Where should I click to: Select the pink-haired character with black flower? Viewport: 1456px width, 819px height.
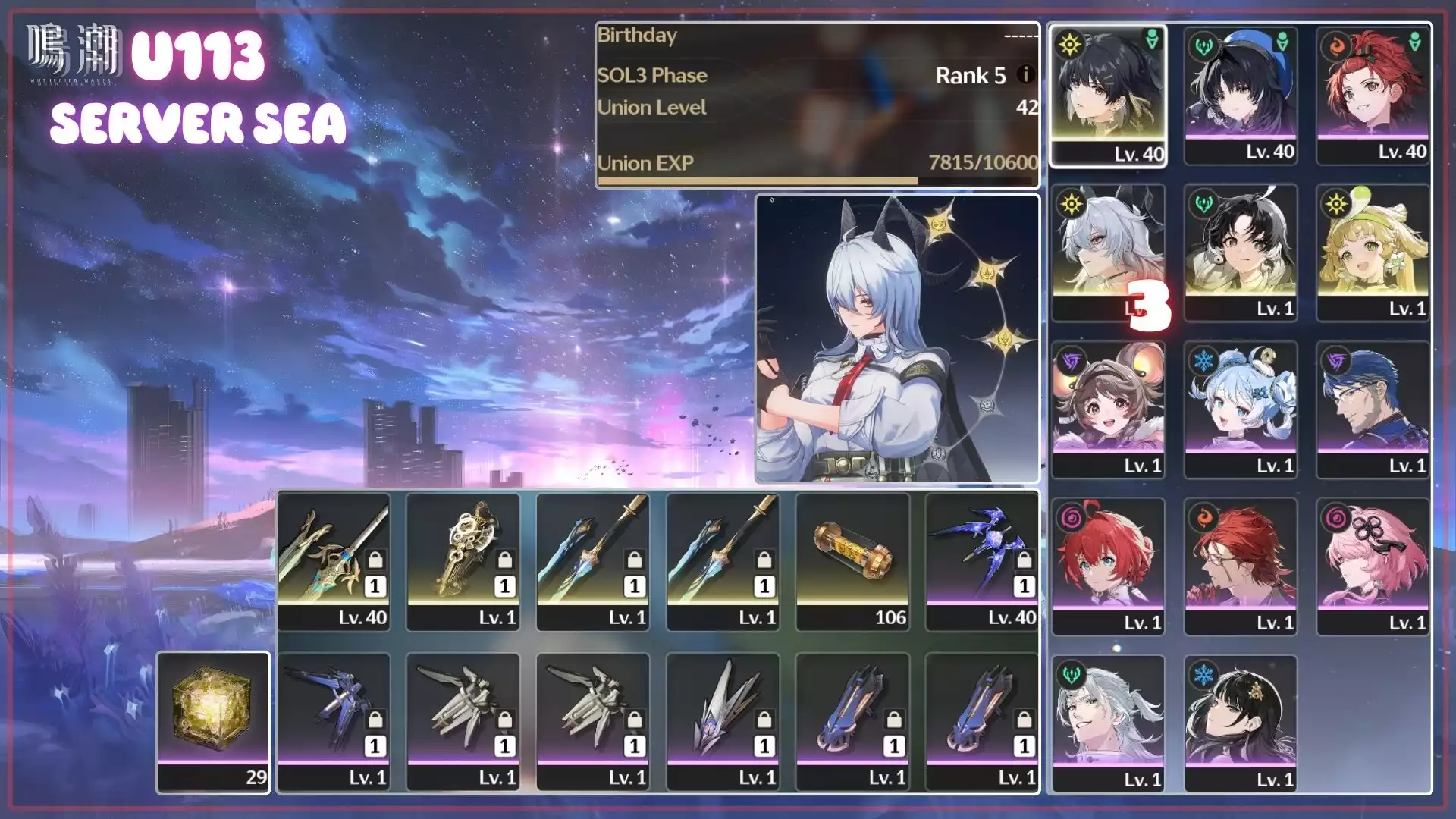(x=1373, y=566)
